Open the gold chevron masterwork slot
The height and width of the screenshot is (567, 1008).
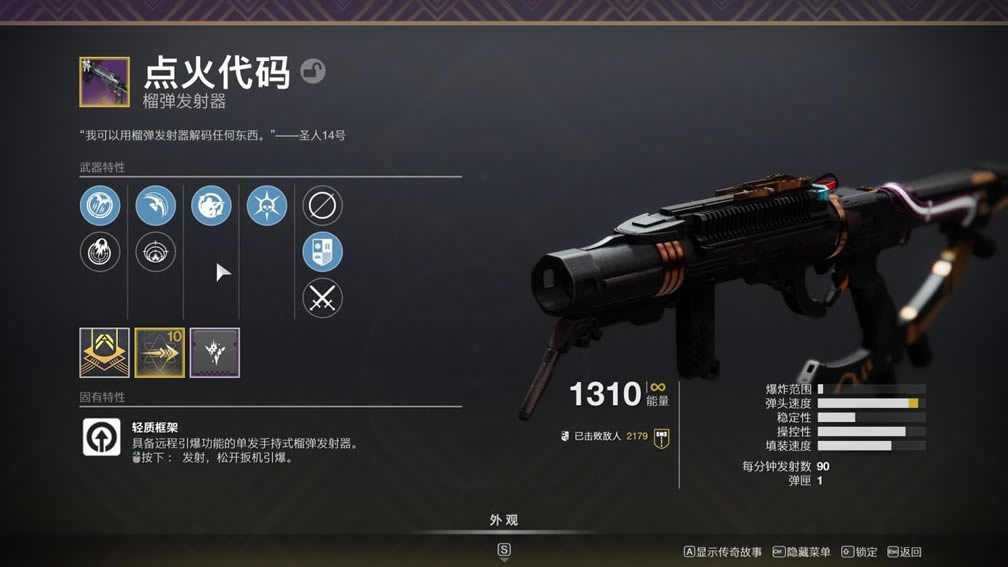[x=105, y=353]
